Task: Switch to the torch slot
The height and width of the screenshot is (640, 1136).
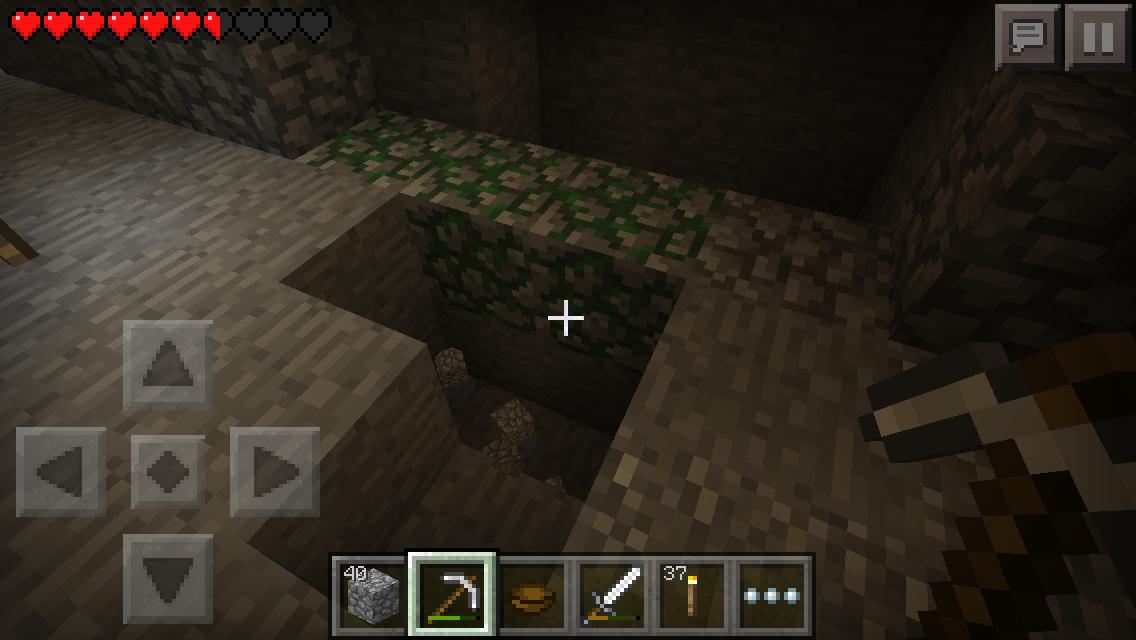Action: click(693, 596)
